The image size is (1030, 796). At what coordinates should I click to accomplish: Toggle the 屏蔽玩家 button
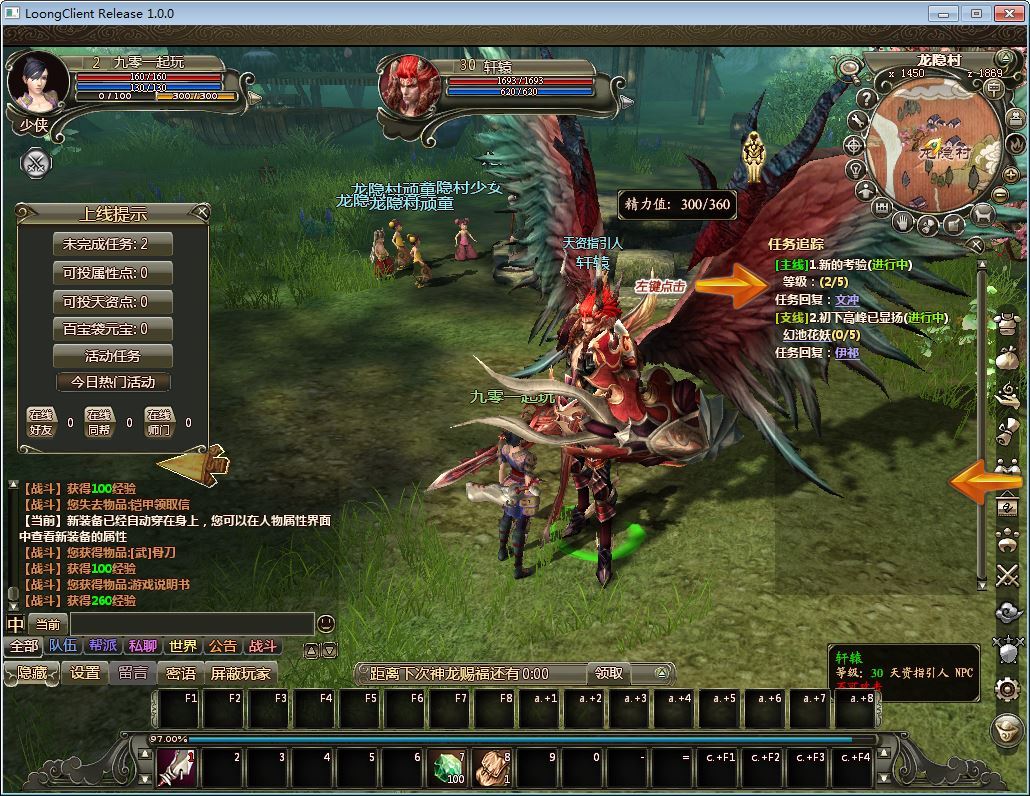[240, 673]
